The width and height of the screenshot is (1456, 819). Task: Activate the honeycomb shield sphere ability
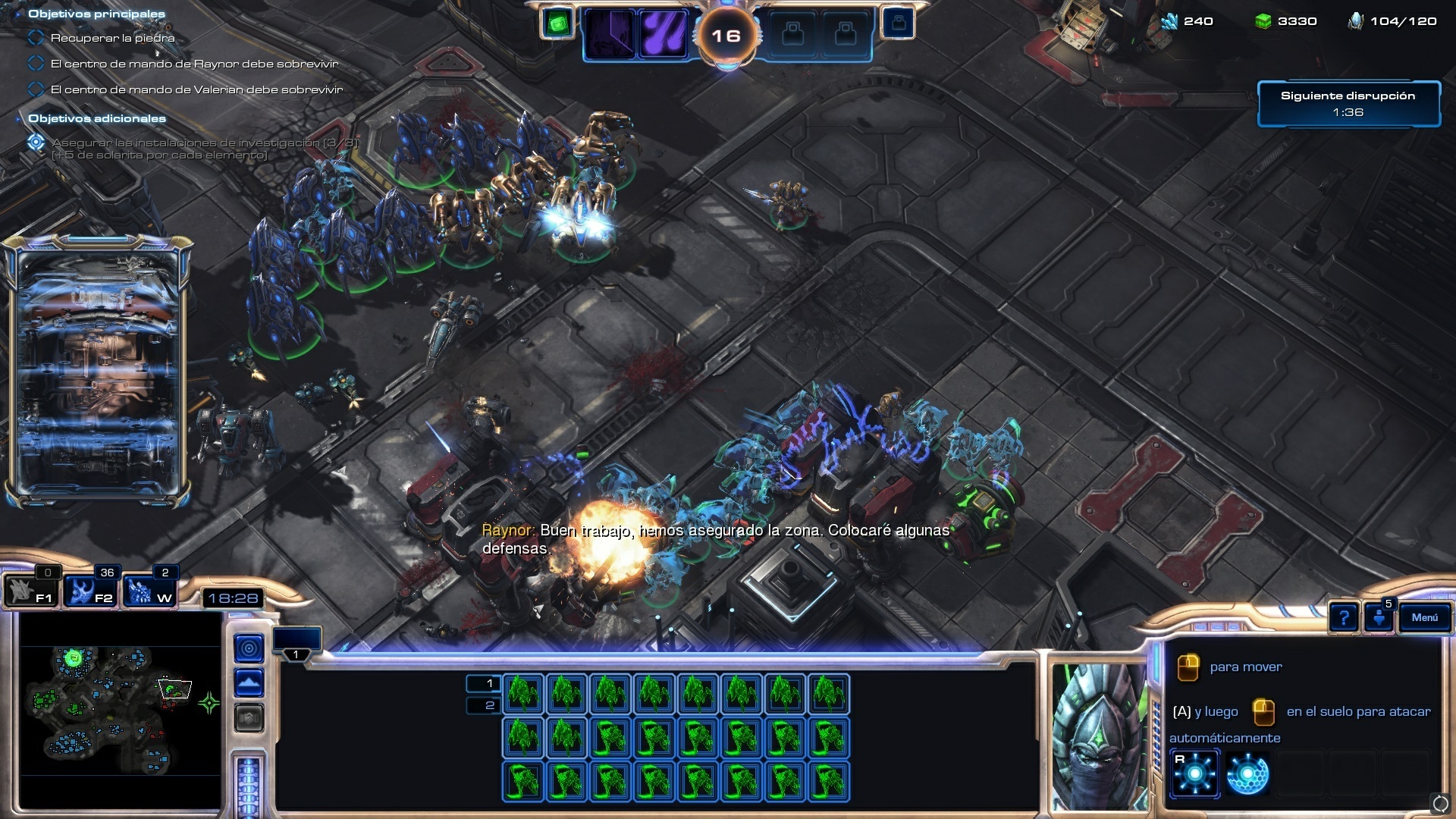(1247, 773)
